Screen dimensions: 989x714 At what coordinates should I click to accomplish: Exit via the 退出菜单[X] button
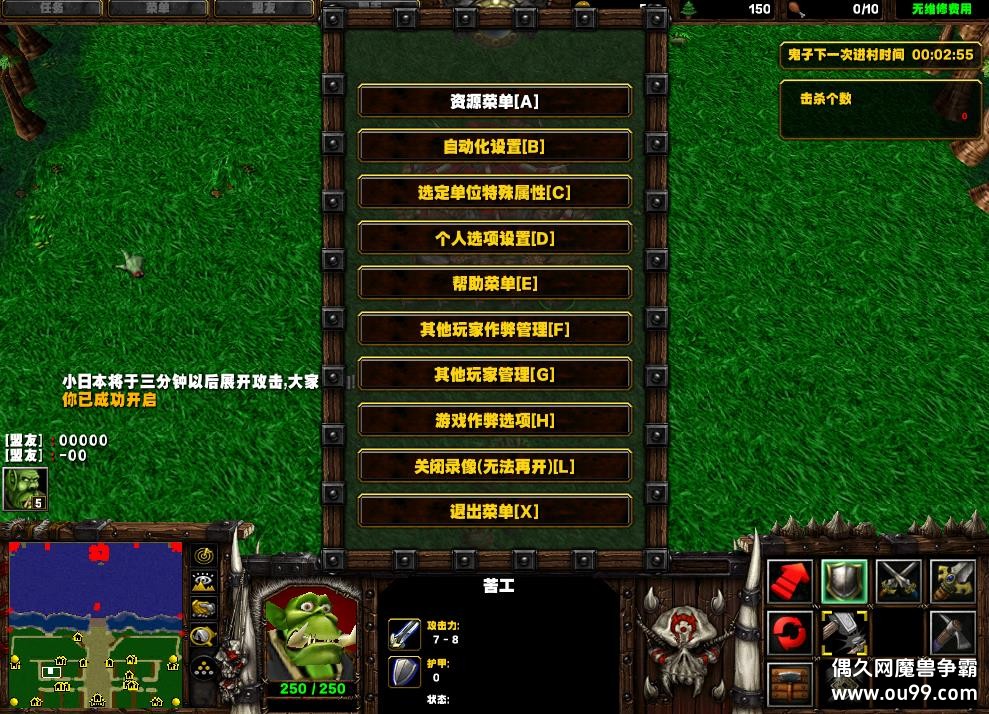coord(494,512)
